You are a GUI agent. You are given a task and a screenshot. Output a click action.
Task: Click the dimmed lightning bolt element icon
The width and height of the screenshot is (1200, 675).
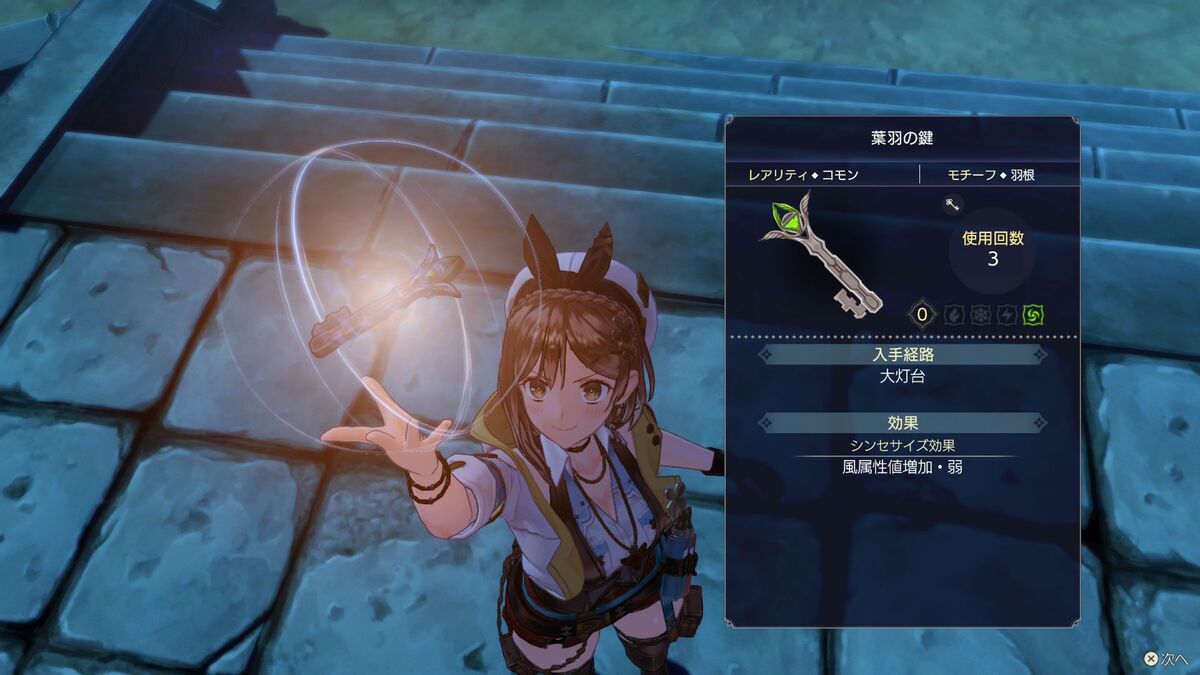point(1007,315)
